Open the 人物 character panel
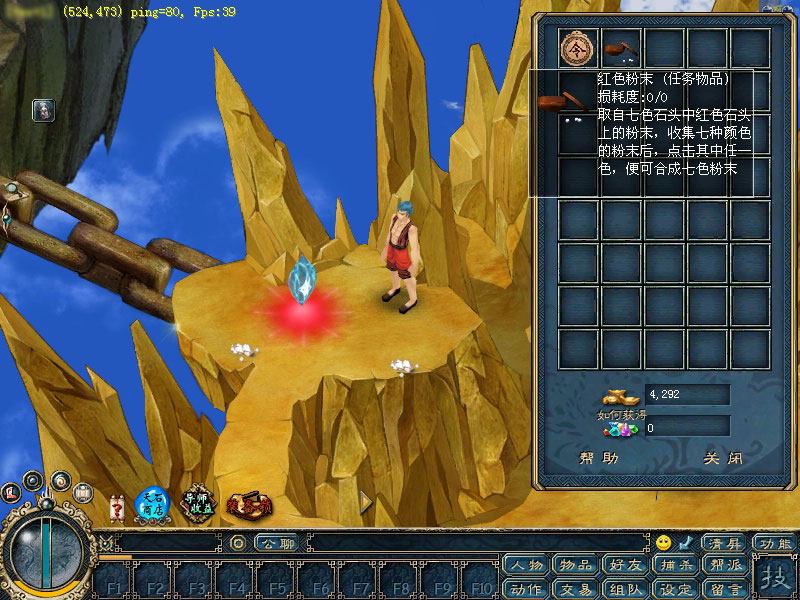 click(x=527, y=566)
